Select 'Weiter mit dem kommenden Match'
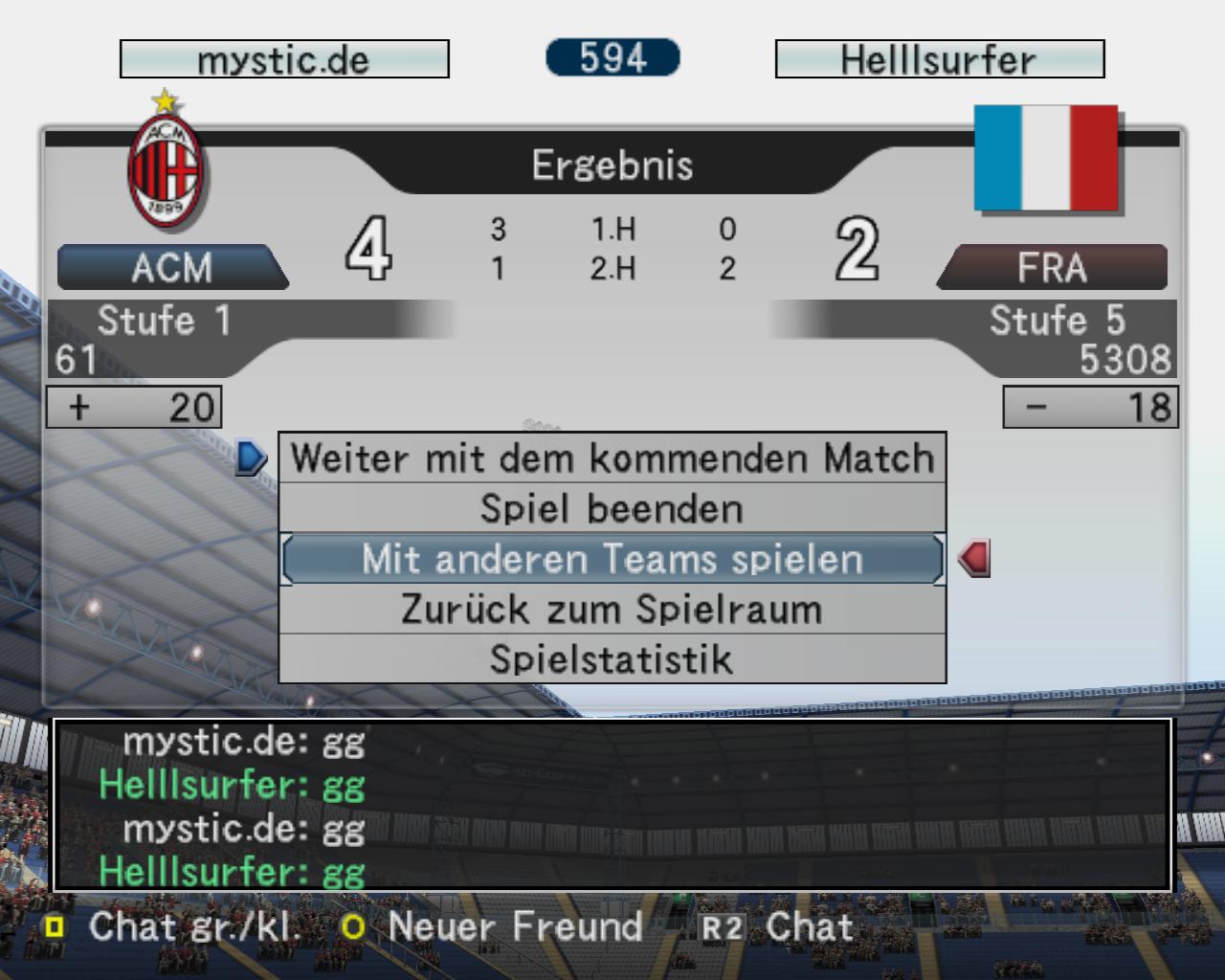This screenshot has width=1225, height=980. point(612,458)
